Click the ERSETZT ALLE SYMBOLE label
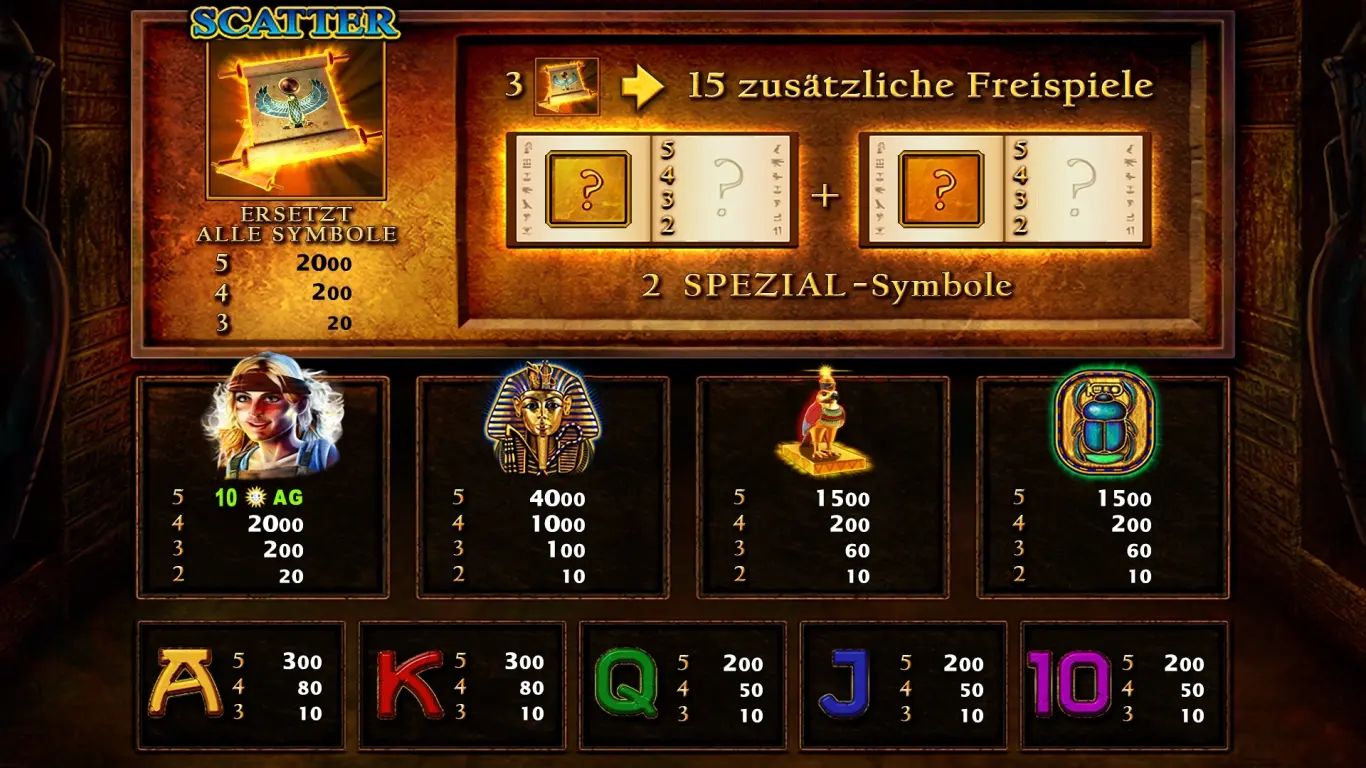Image resolution: width=1366 pixels, height=768 pixels. [293, 222]
